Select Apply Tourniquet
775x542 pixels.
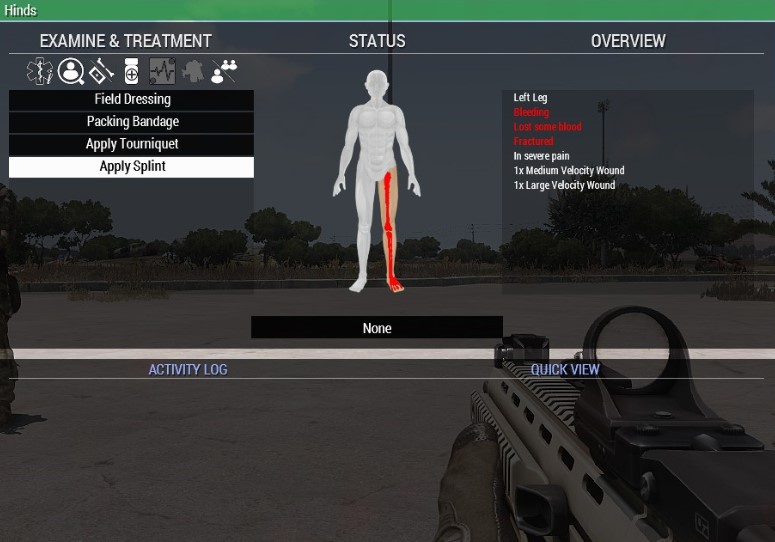click(x=131, y=144)
